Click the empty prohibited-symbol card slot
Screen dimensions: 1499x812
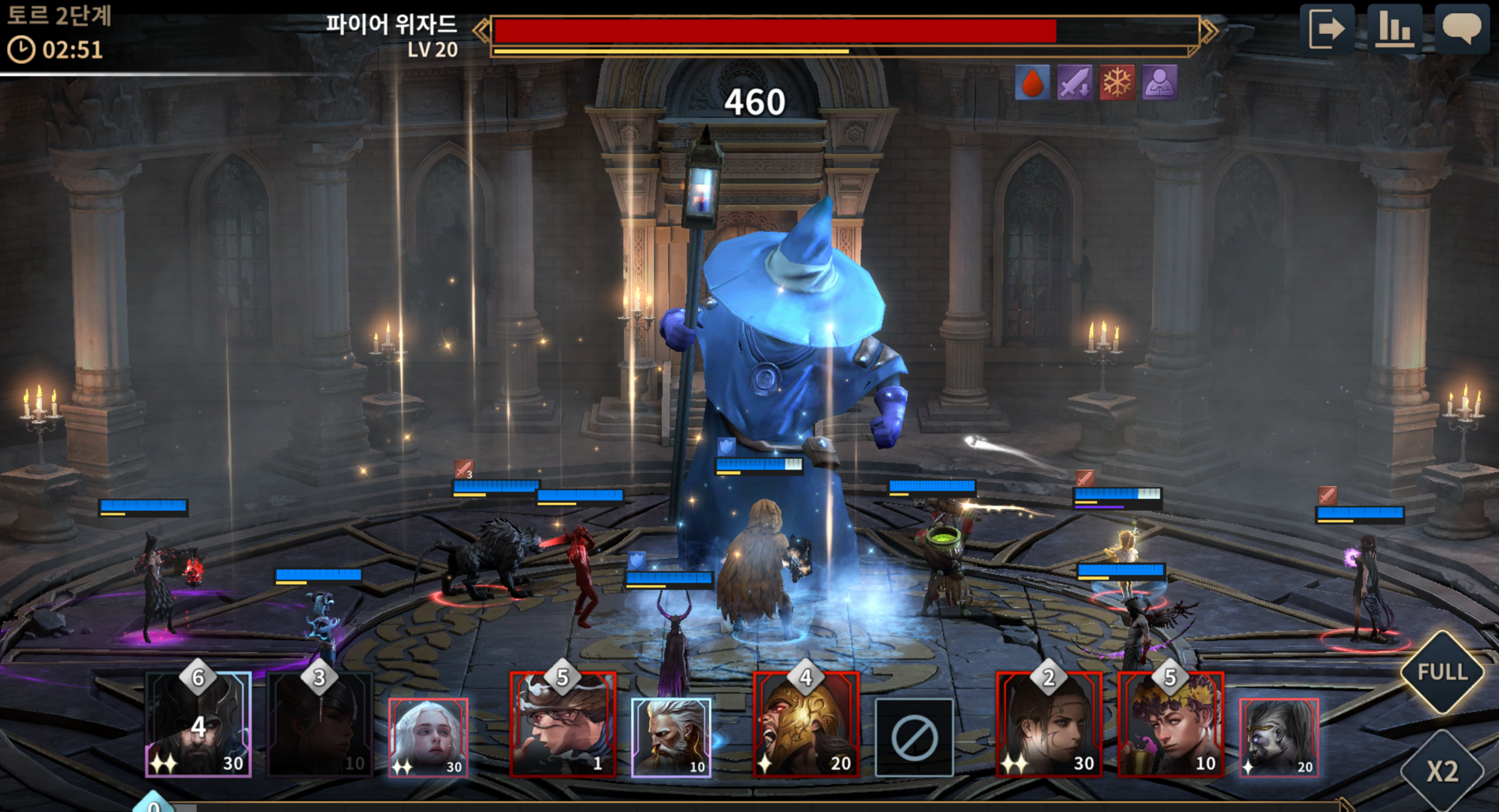click(x=914, y=737)
